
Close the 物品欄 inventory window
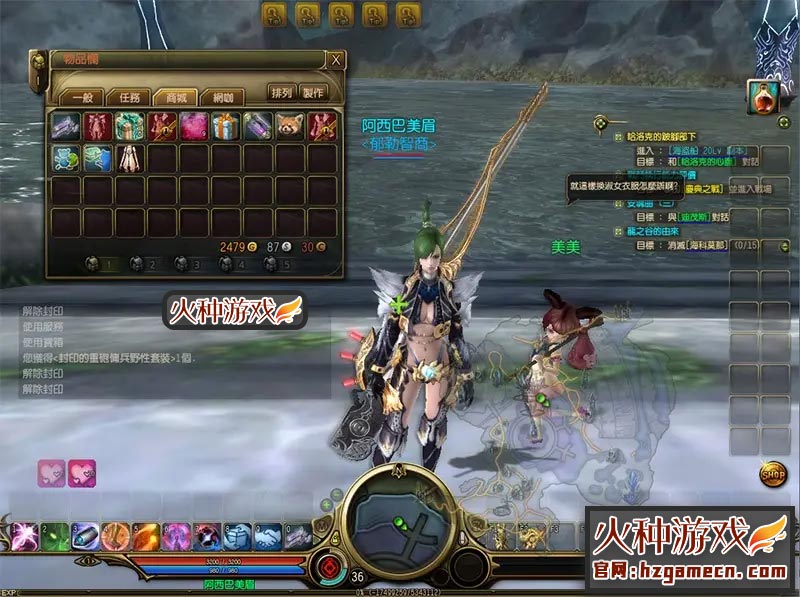coord(336,60)
